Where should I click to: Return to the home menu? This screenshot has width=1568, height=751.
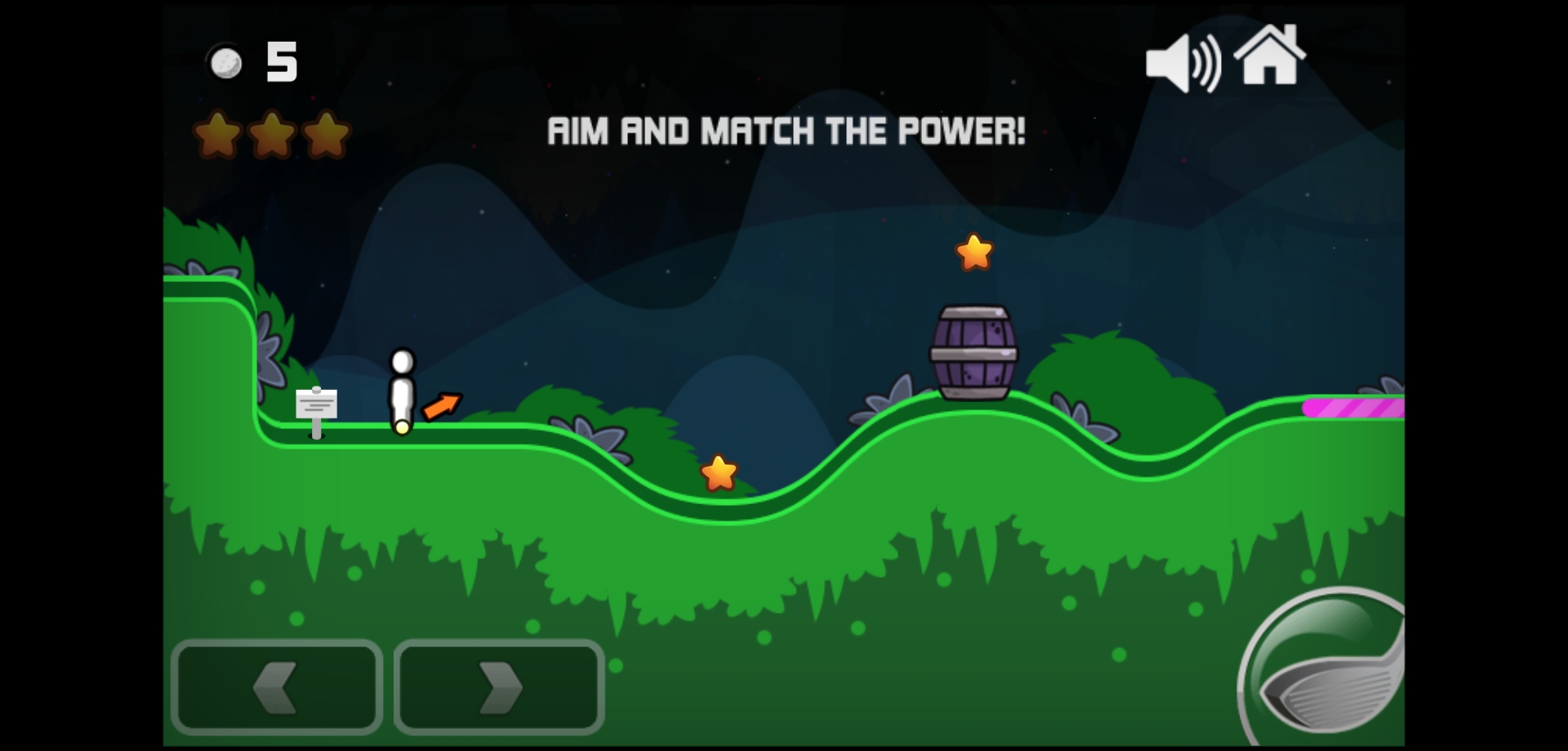tap(1269, 56)
